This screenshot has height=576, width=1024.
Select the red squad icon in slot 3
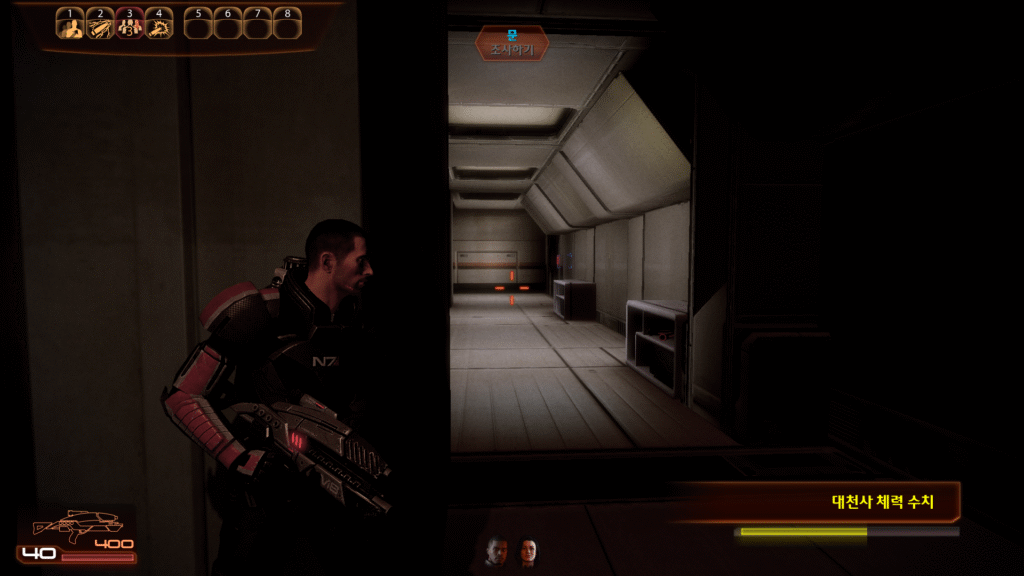130,25
